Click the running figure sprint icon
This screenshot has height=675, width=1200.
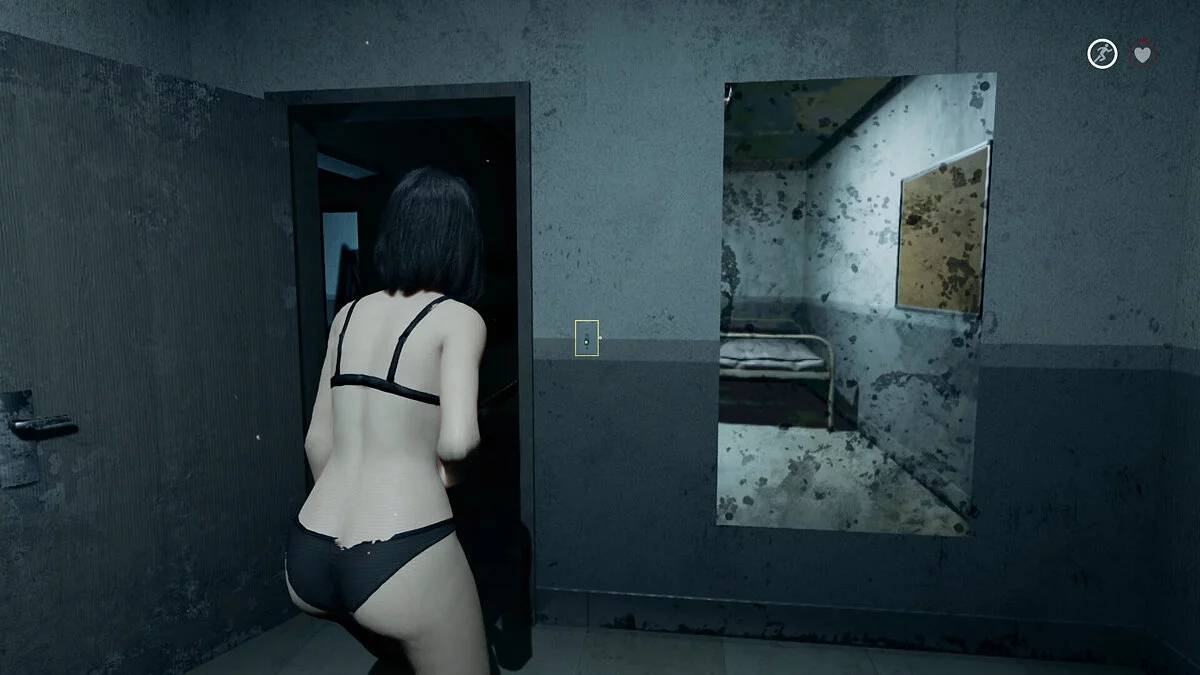coord(1102,54)
